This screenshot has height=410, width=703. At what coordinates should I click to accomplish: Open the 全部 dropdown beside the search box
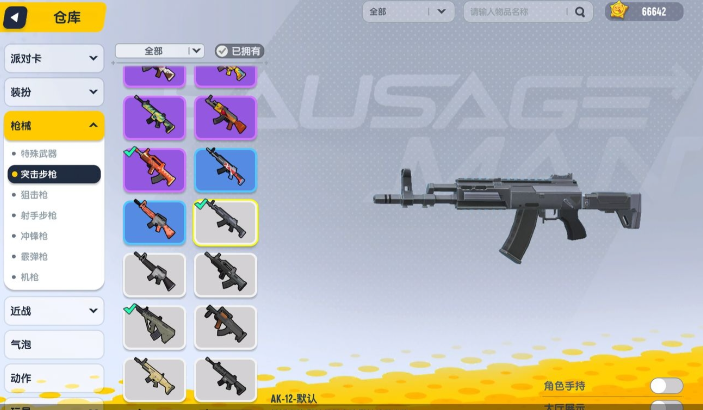pyautogui.click(x=408, y=12)
